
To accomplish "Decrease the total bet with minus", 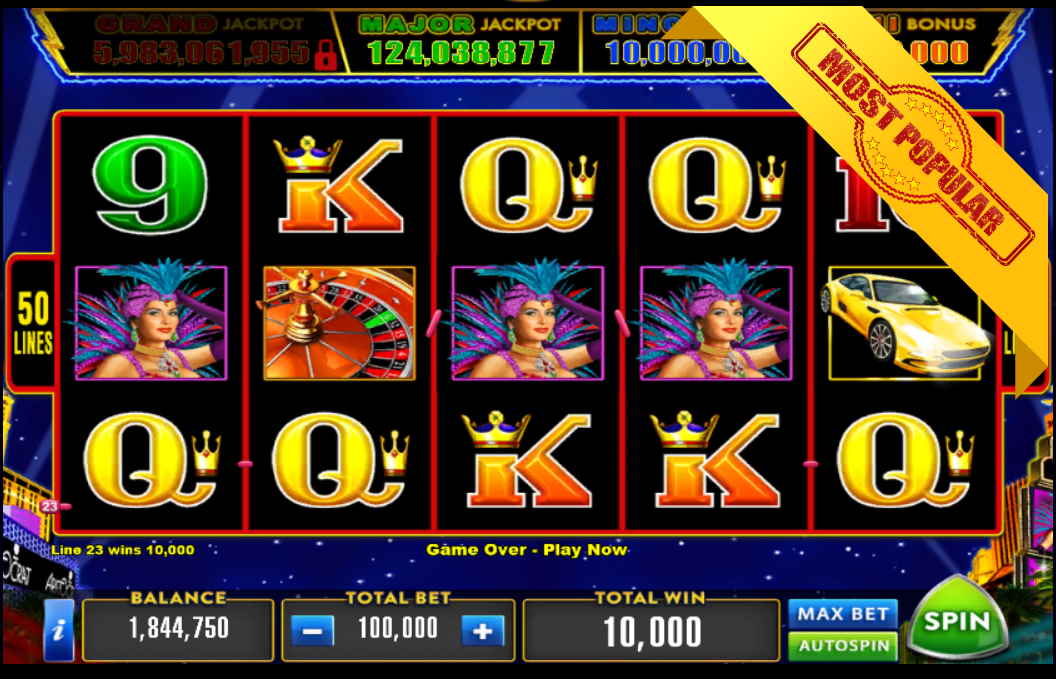I will pos(312,630).
